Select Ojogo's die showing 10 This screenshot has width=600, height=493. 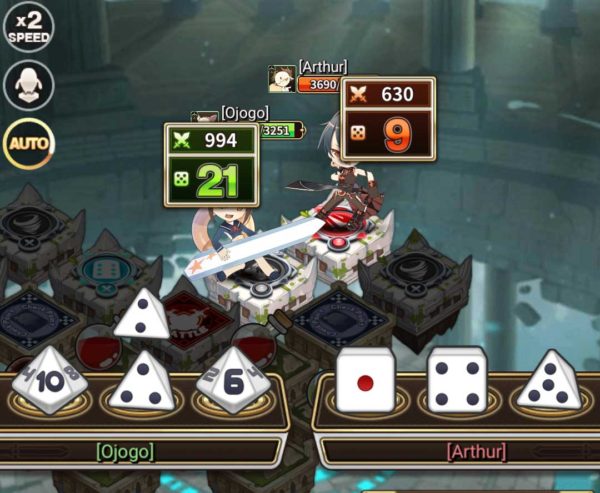49,380
